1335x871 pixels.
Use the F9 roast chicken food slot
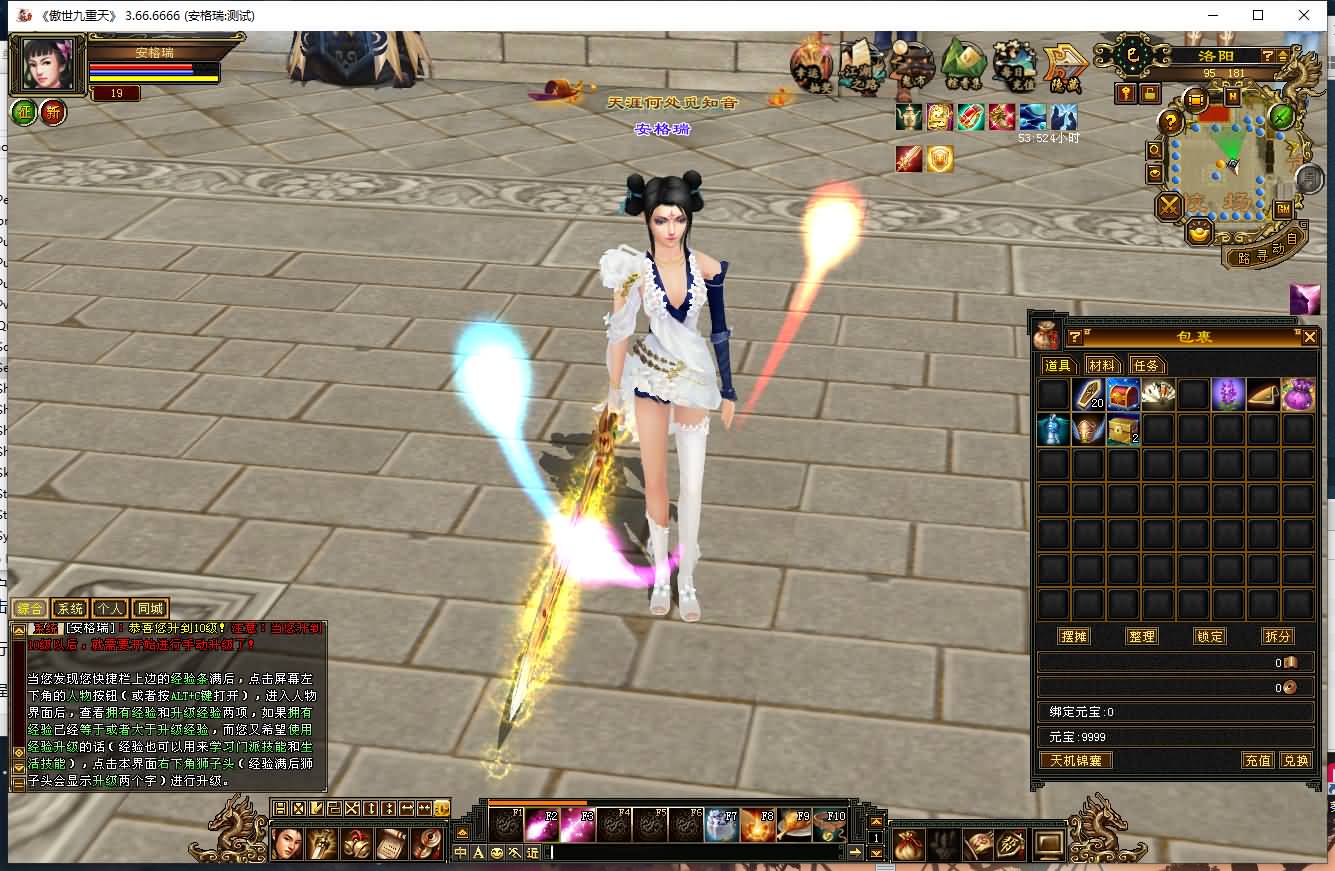(795, 825)
